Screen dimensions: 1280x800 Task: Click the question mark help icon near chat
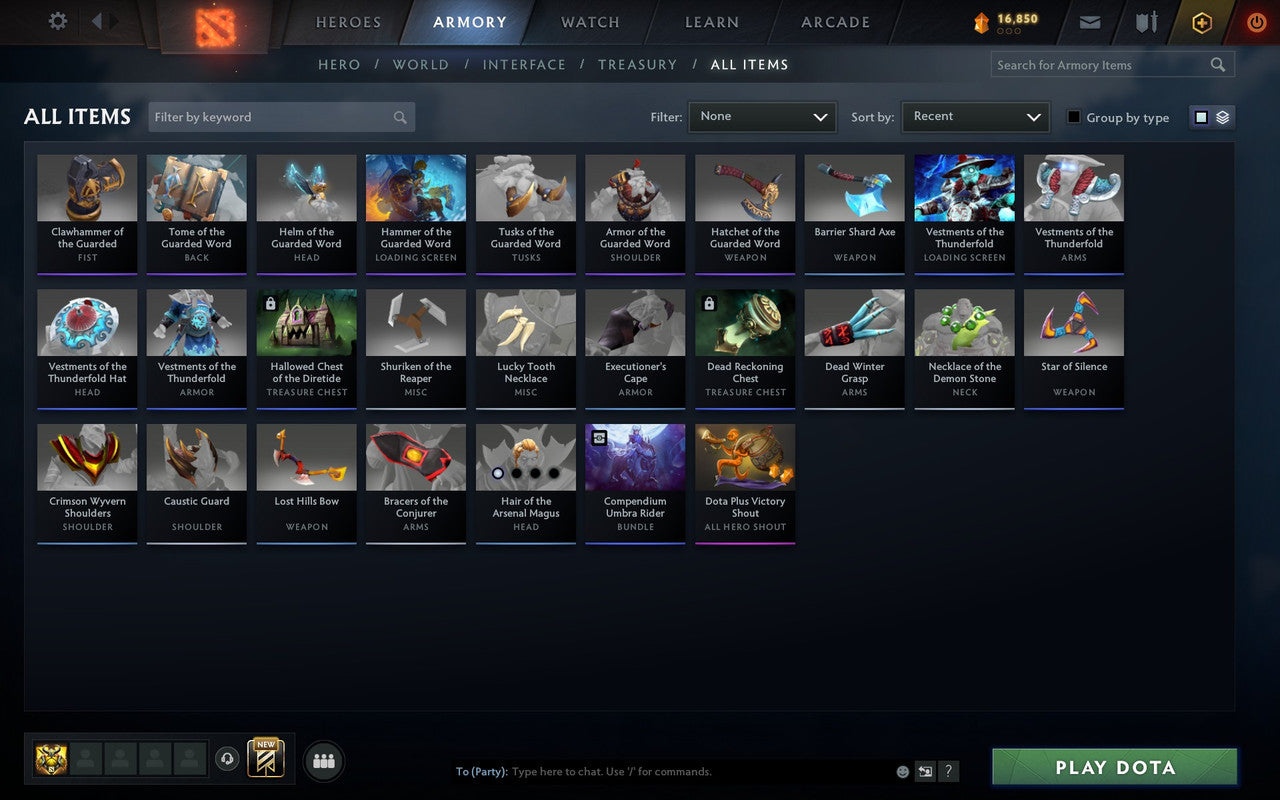coord(948,771)
